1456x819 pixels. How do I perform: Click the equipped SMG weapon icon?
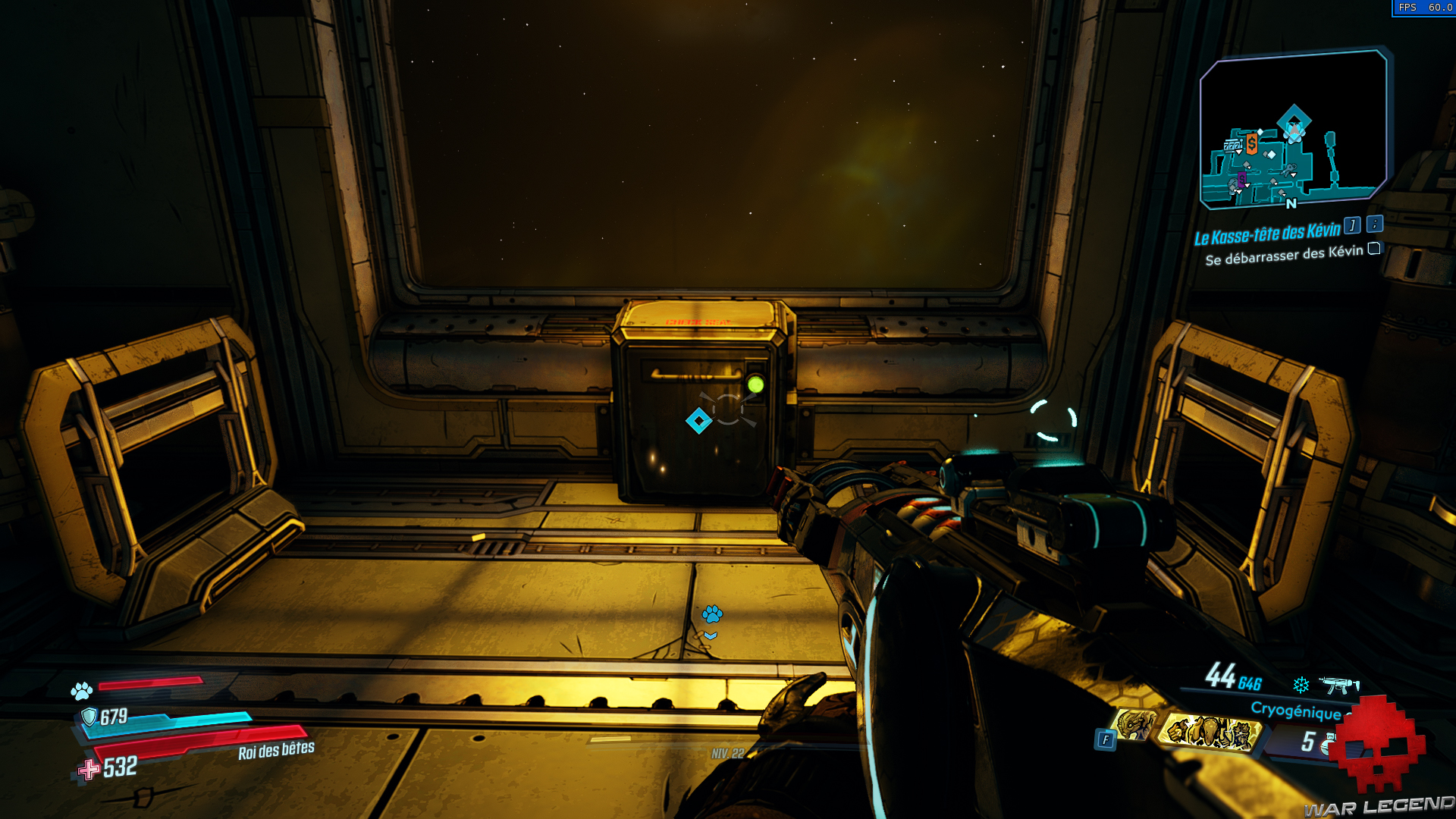click(x=1338, y=686)
